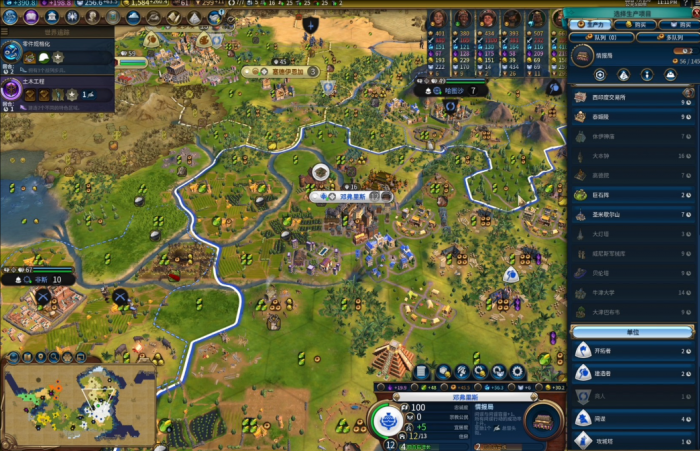Collapse the 单位 (Units) section header
Screen dimensions: 700x451
tap(632, 331)
